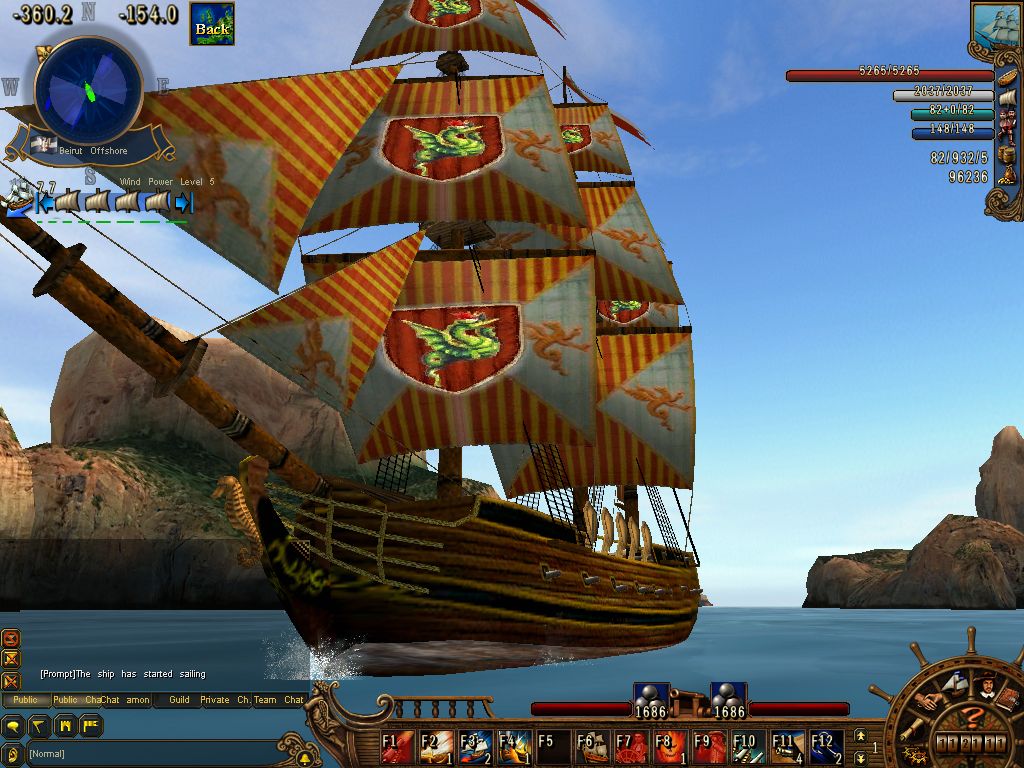Screen dimensions: 1024x768
Task: Open the book icon on the wheel
Action: pyautogui.click(x=1008, y=698)
